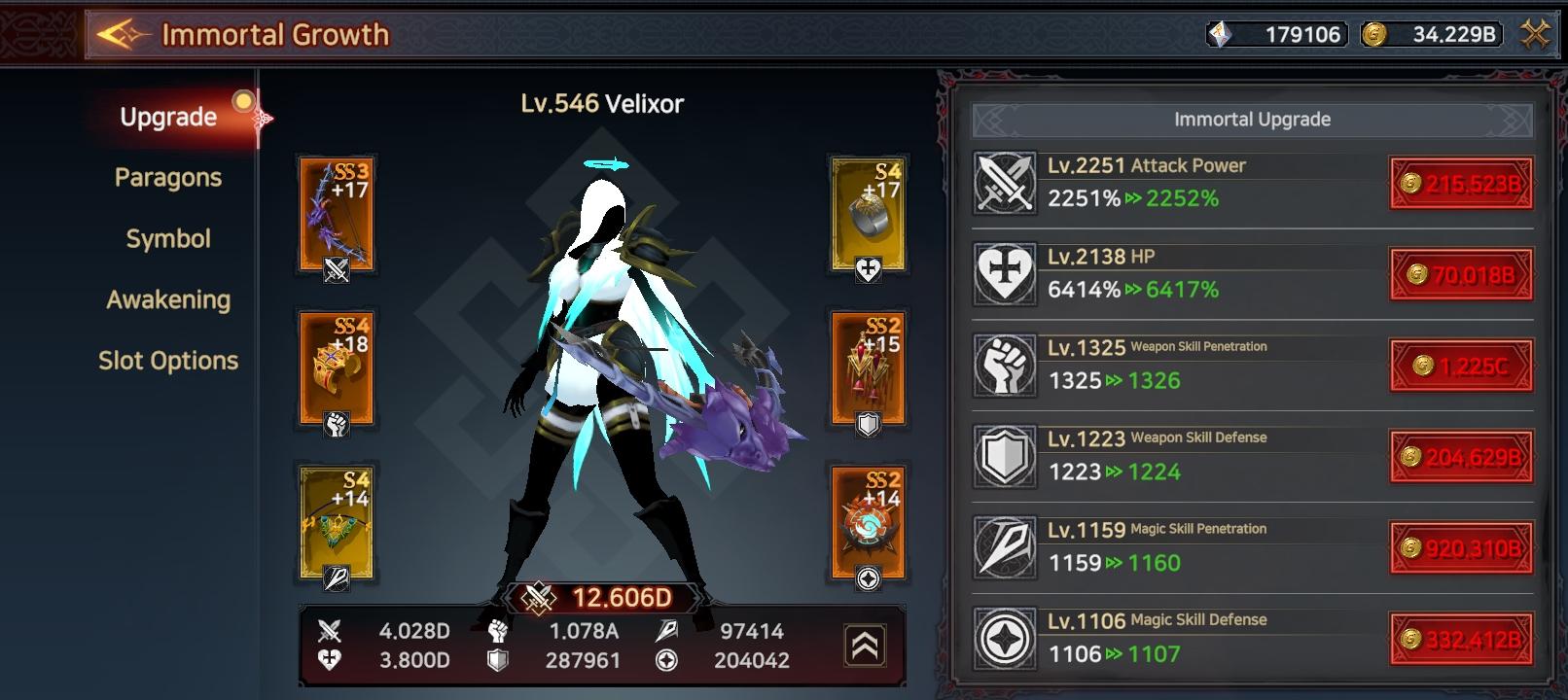Image resolution: width=1568 pixels, height=700 pixels.
Task: Select the Symbol tab
Action: (168, 239)
